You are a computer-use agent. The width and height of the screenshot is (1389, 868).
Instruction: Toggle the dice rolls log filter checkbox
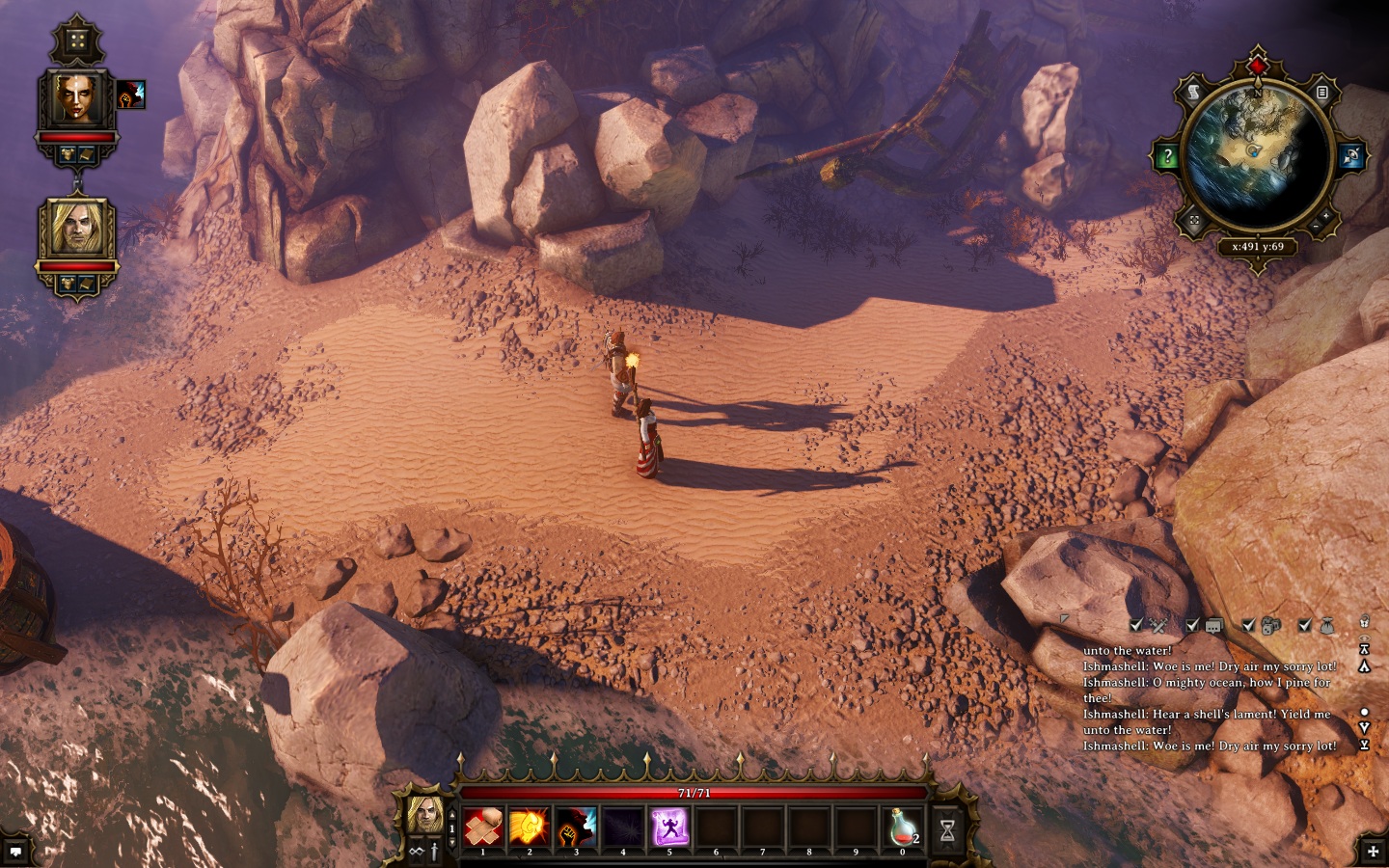point(1249,626)
